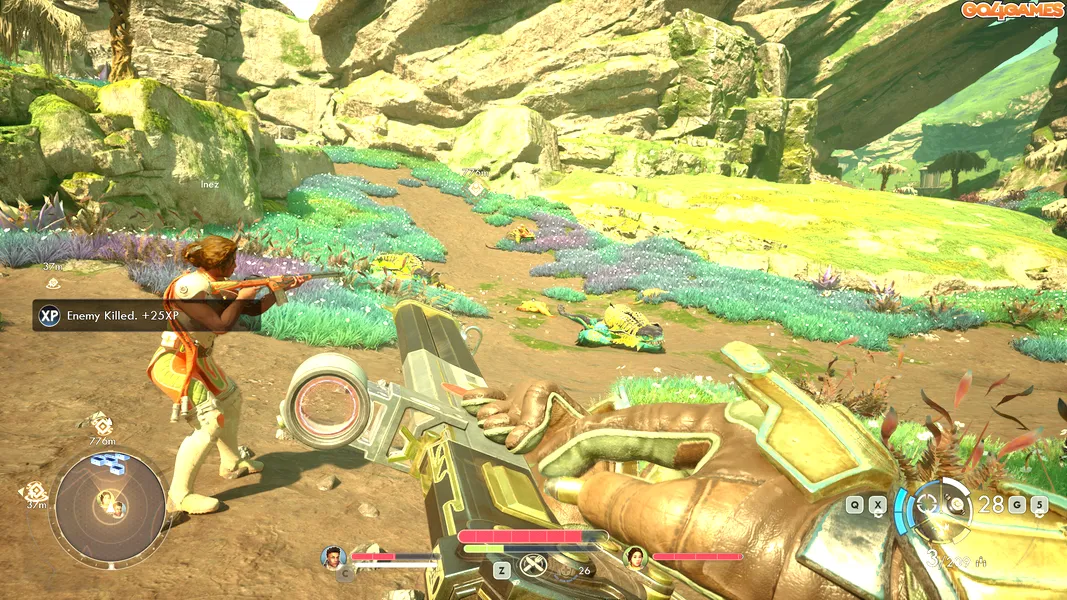This screenshot has width=1067, height=600.
Task: Click the Go4Games watermark logo
Action: (1012, 10)
